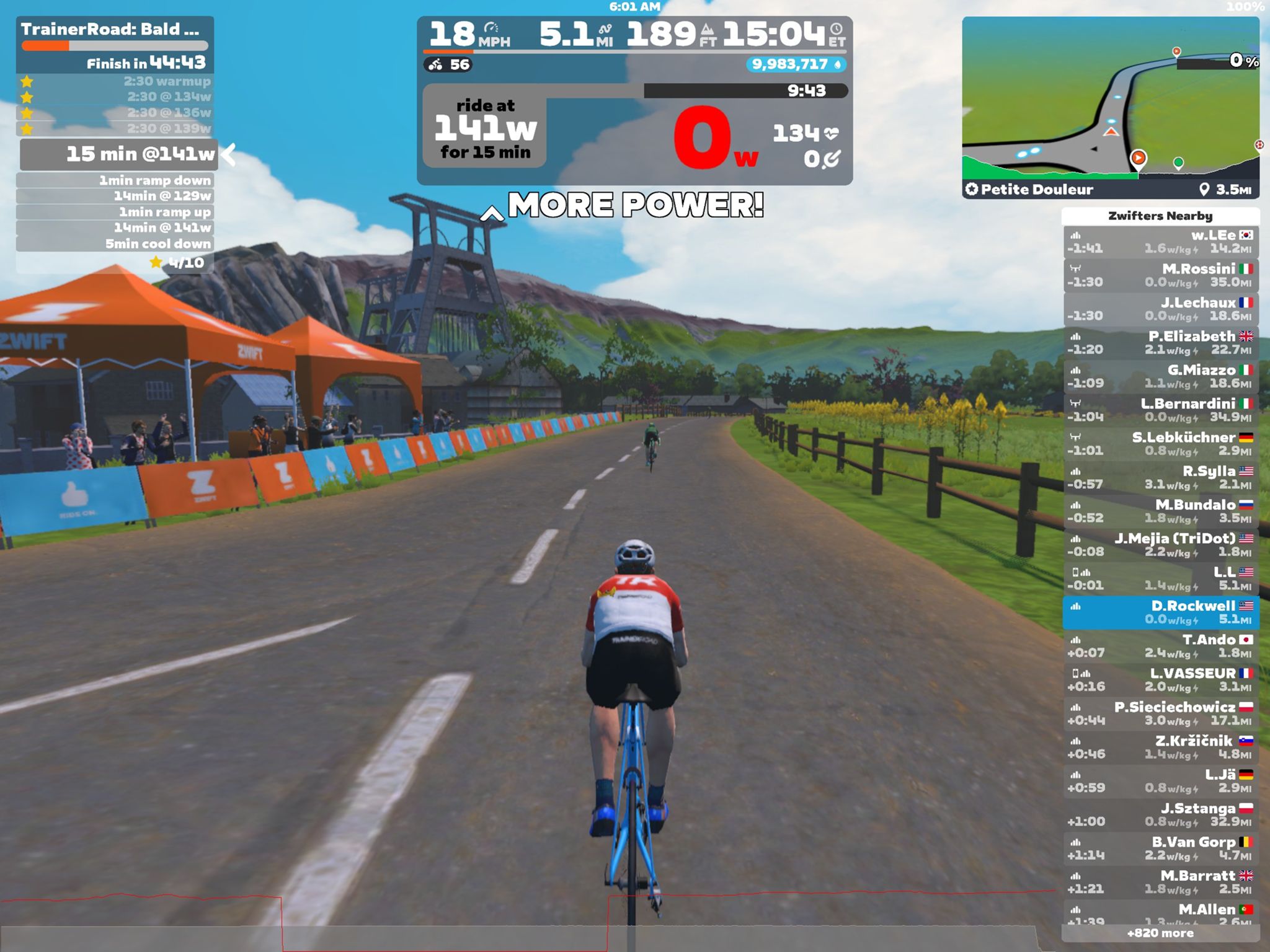Choose R.Sylla from the nearby riders
The width and height of the screenshot is (1270, 952).
click(1160, 477)
